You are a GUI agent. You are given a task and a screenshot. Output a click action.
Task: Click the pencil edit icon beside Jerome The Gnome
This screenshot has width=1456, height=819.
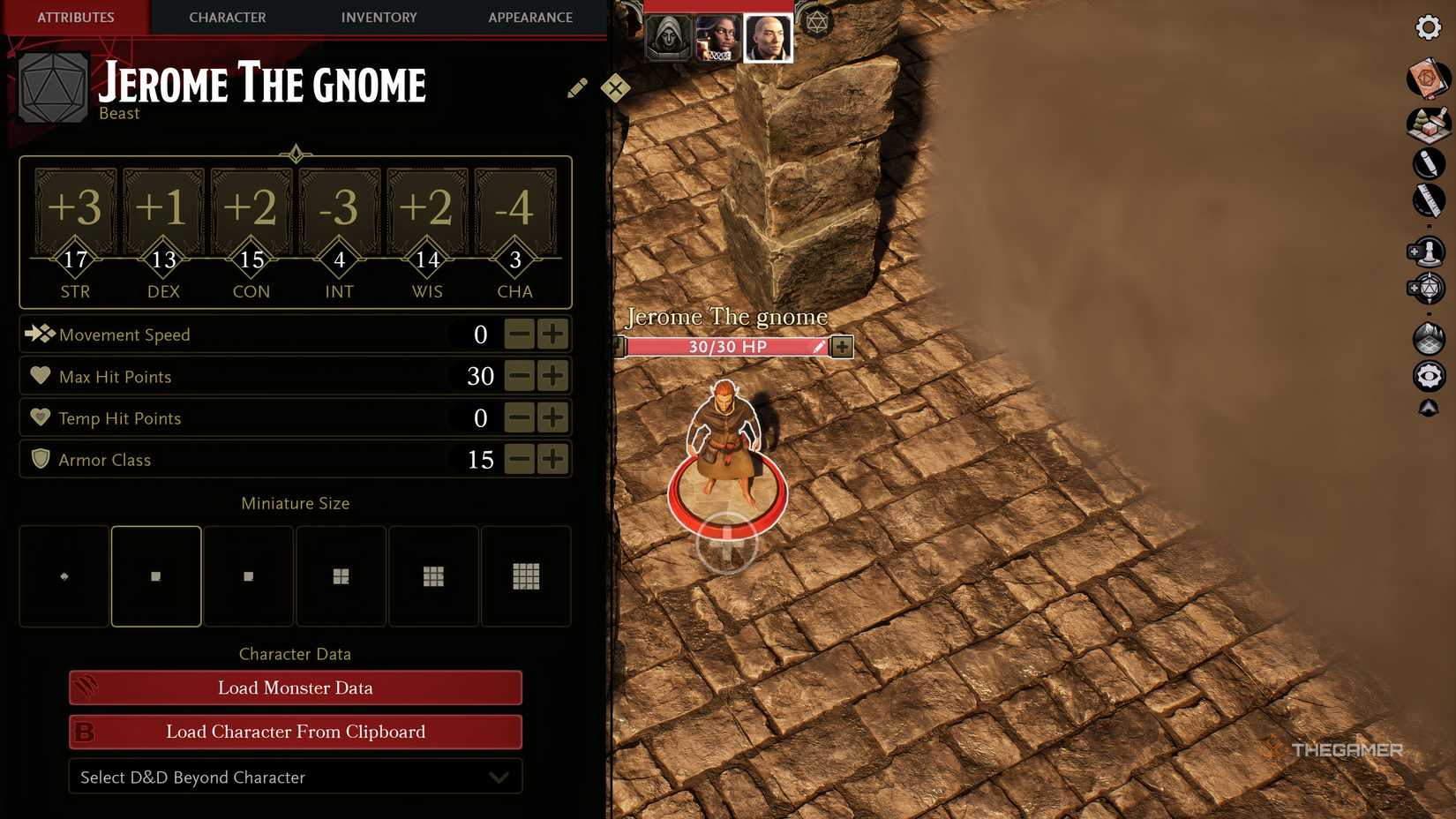click(577, 87)
